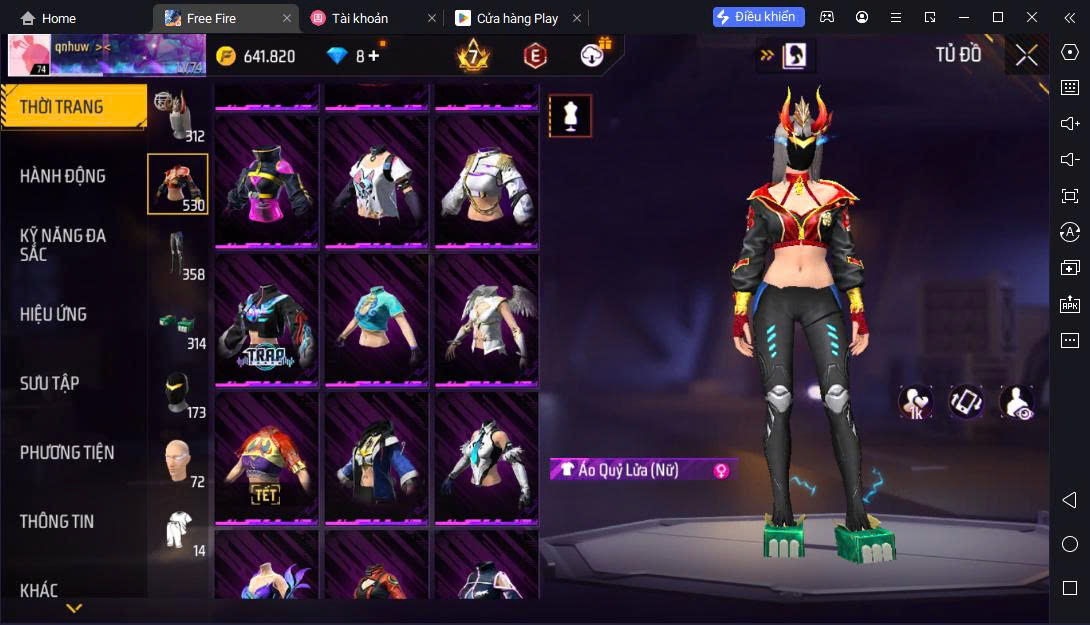1090x625 pixels.
Task: Close the wardrobe with the X button
Action: pyautogui.click(x=1027, y=55)
